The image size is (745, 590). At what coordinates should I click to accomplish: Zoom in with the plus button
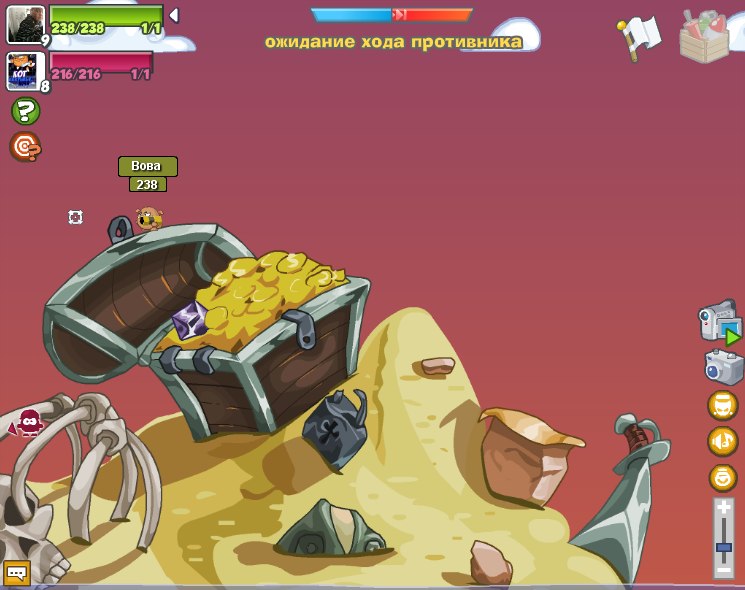coord(724,509)
